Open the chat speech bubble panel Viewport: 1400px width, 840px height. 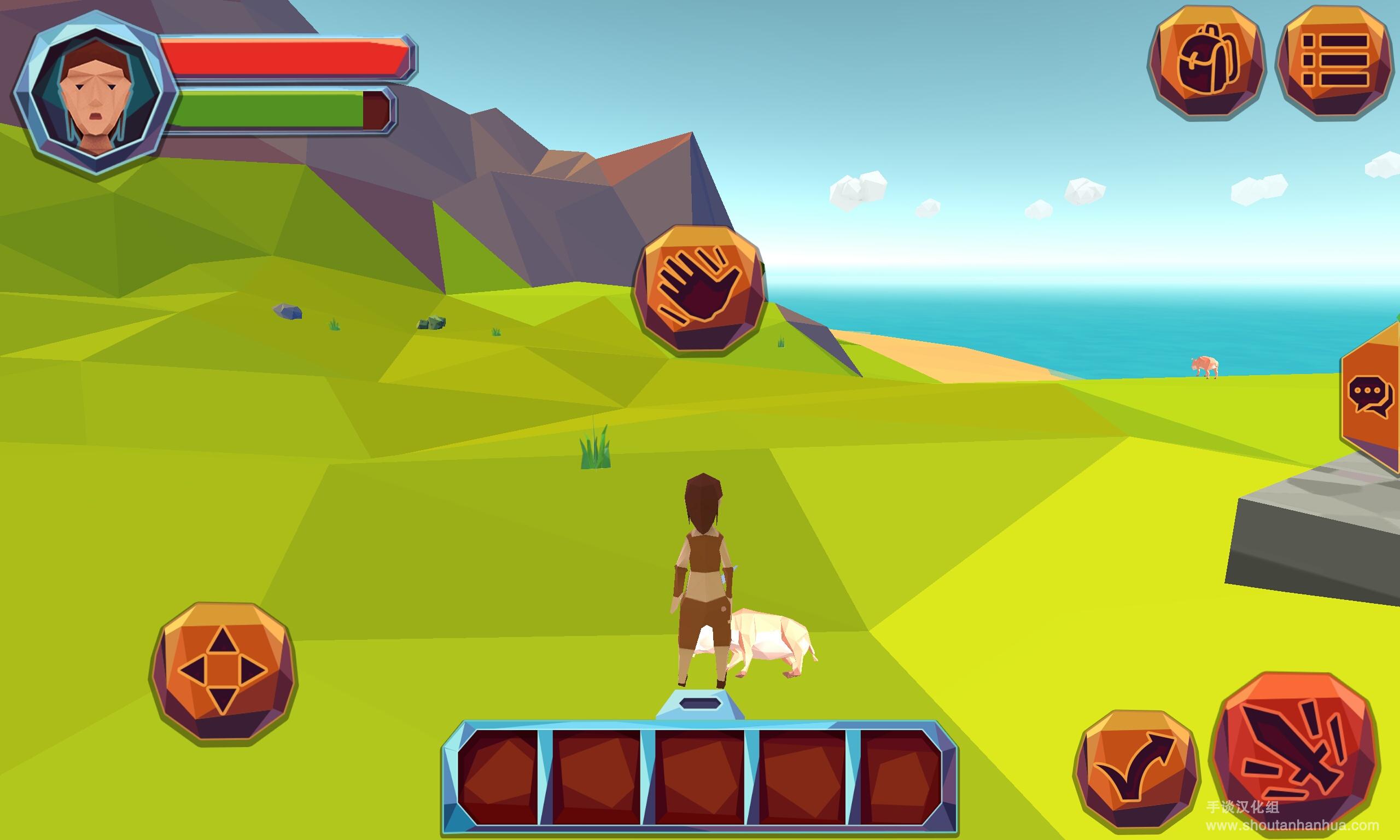tap(1371, 397)
